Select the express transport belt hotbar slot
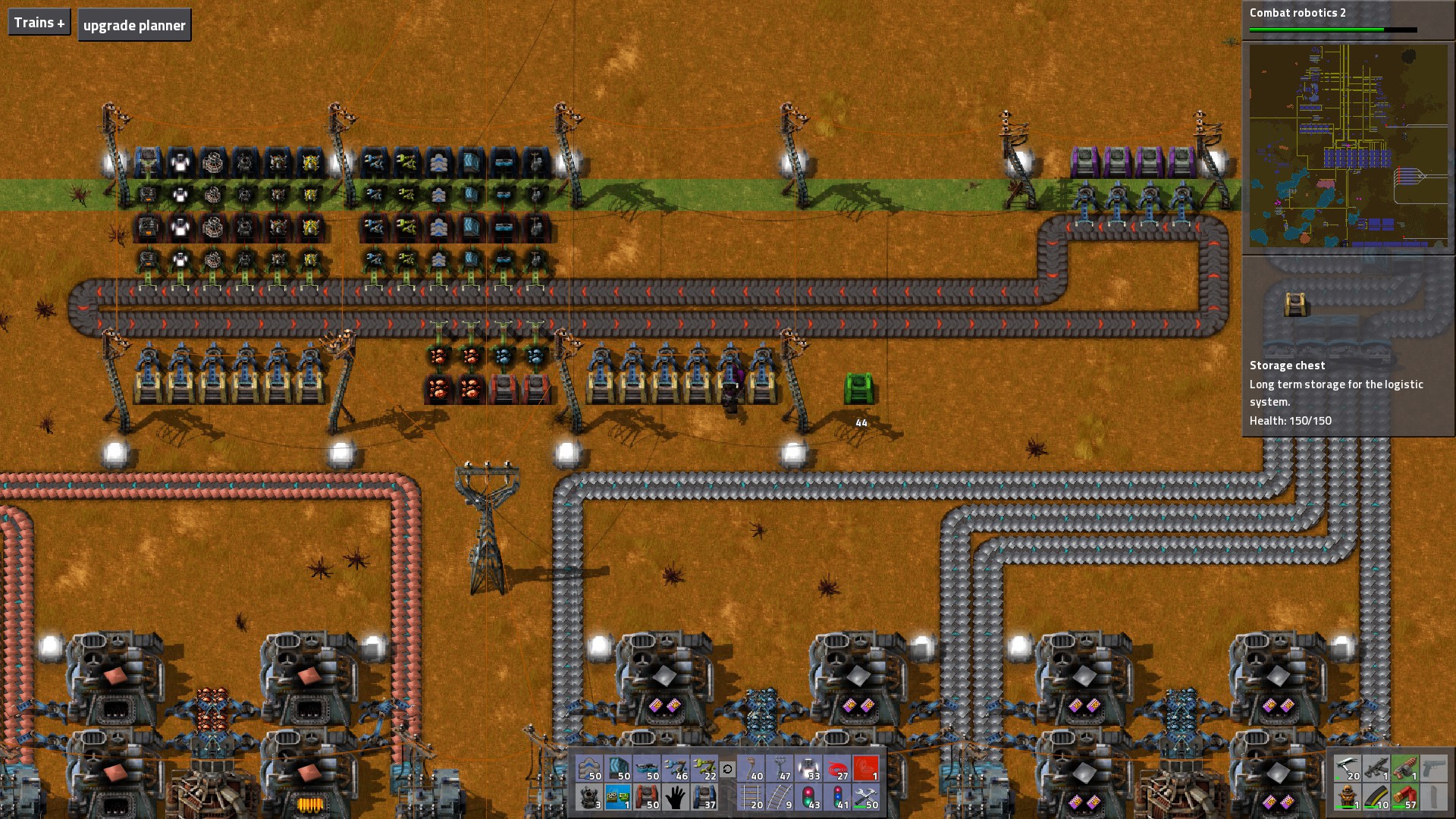Screen dimensions: 1456x819 (x=588, y=769)
